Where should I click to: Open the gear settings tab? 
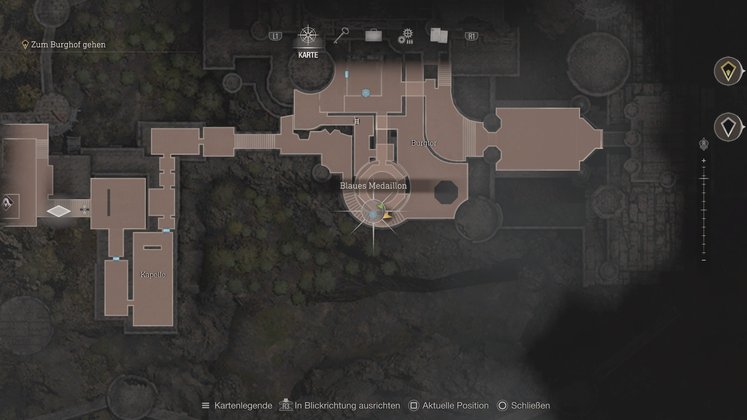click(x=406, y=37)
